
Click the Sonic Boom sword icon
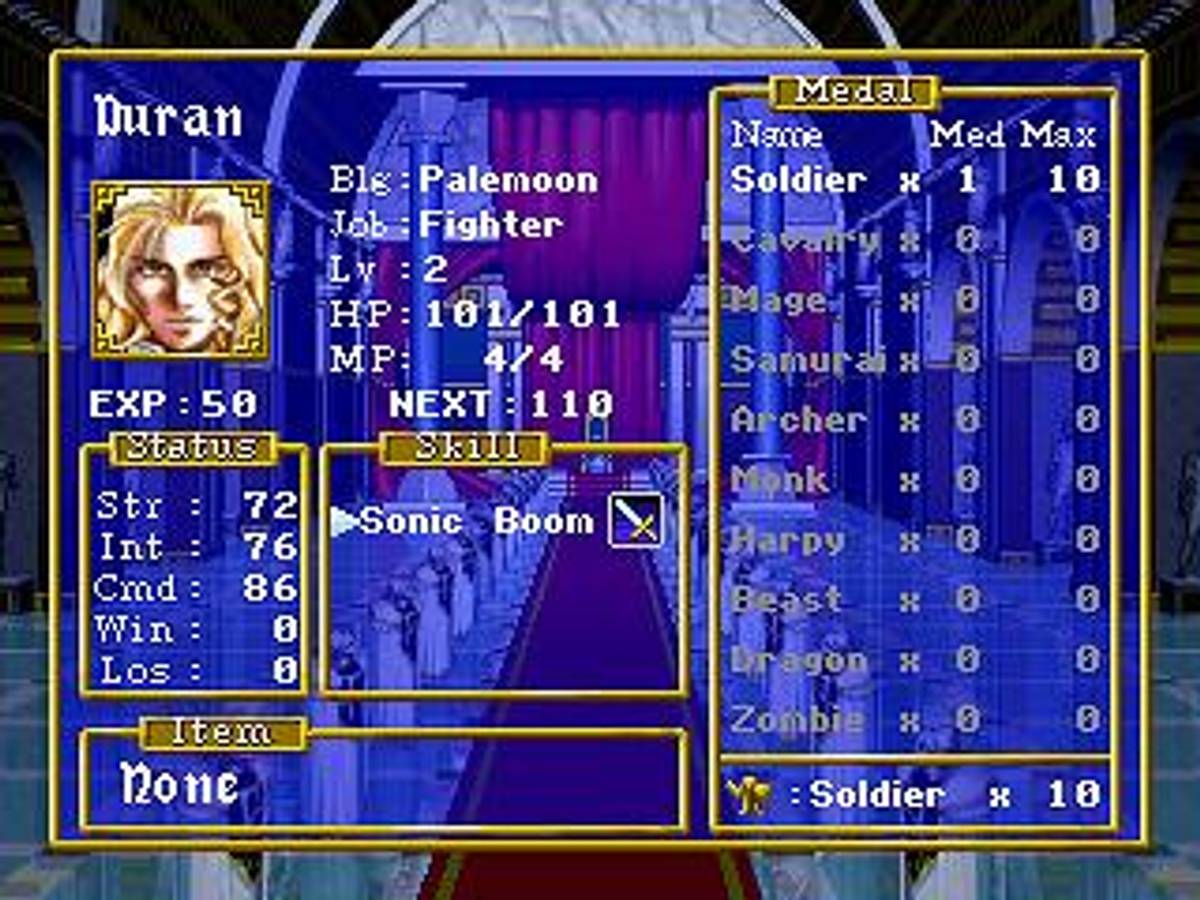636,520
